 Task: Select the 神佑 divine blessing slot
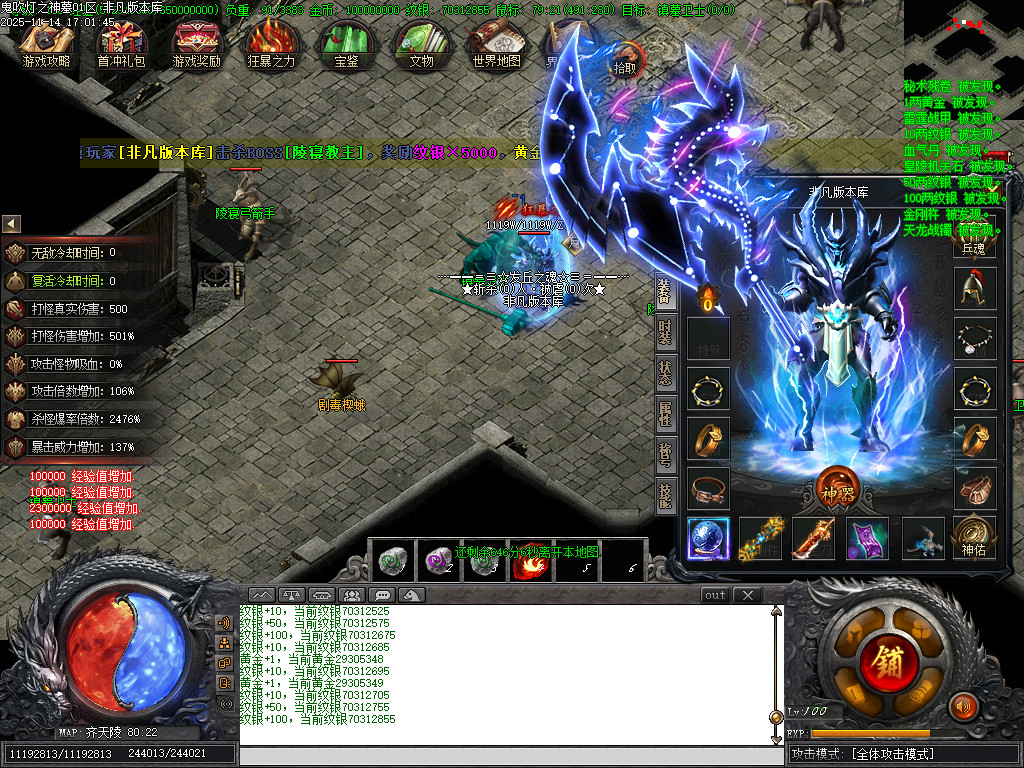tap(974, 538)
